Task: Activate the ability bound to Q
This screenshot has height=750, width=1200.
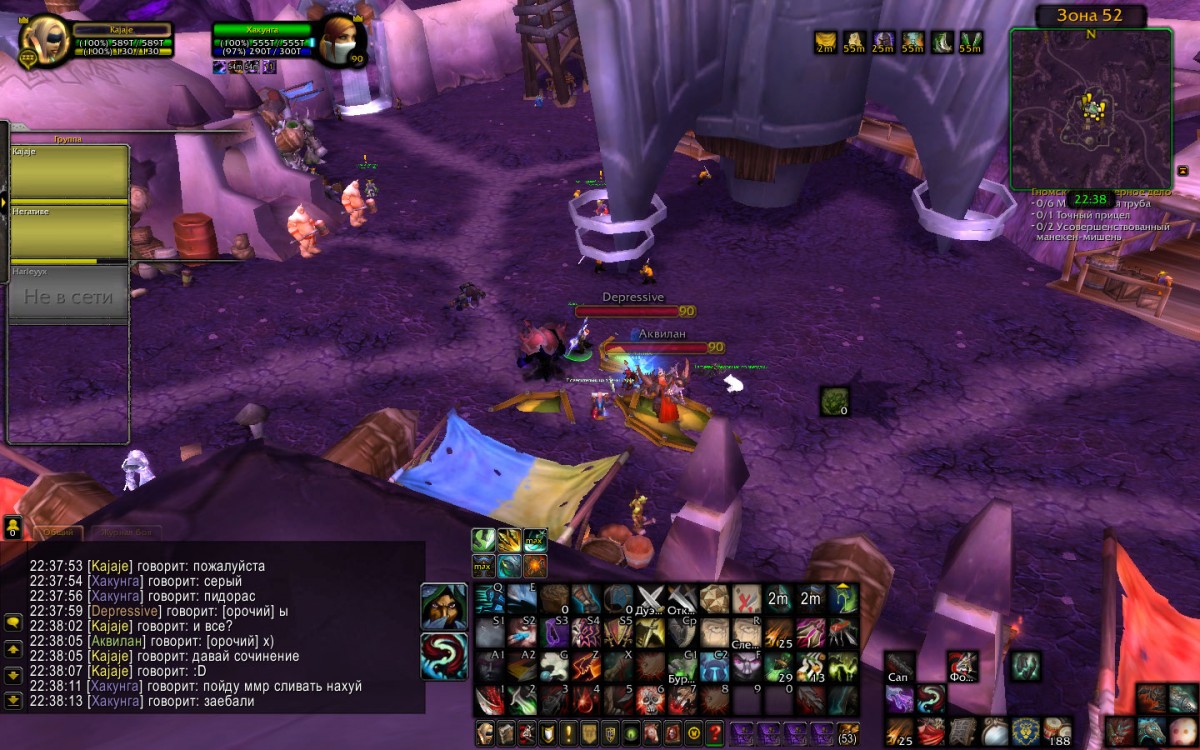Action: click(489, 599)
